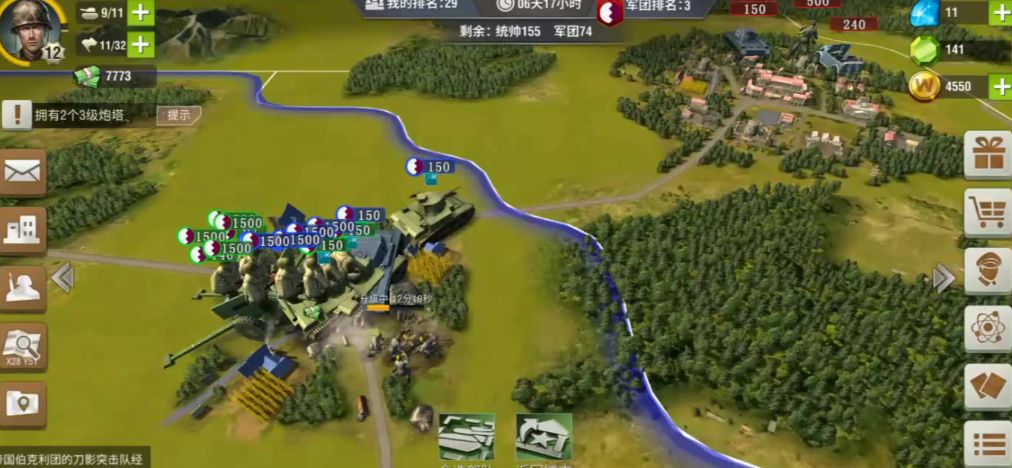The width and height of the screenshot is (1012, 468).
Task: Open the officer general menu
Action: pyautogui.click(x=988, y=270)
